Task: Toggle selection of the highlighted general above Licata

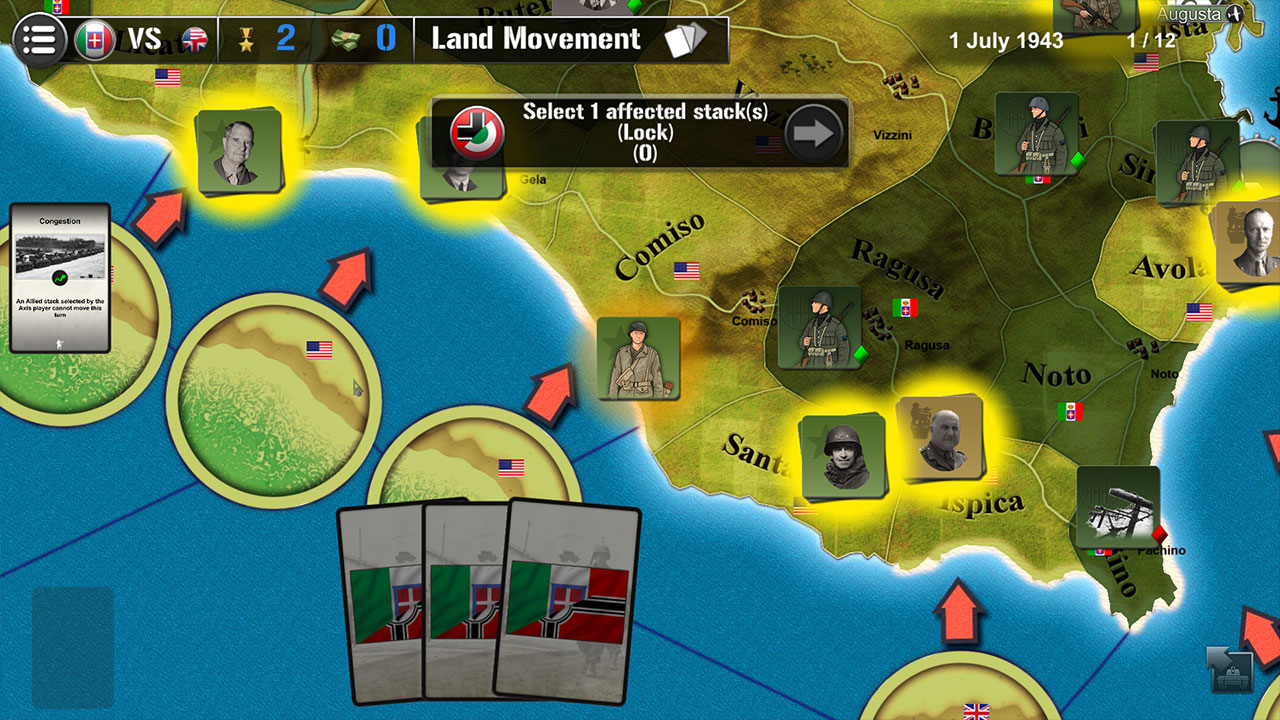Action: [x=240, y=150]
